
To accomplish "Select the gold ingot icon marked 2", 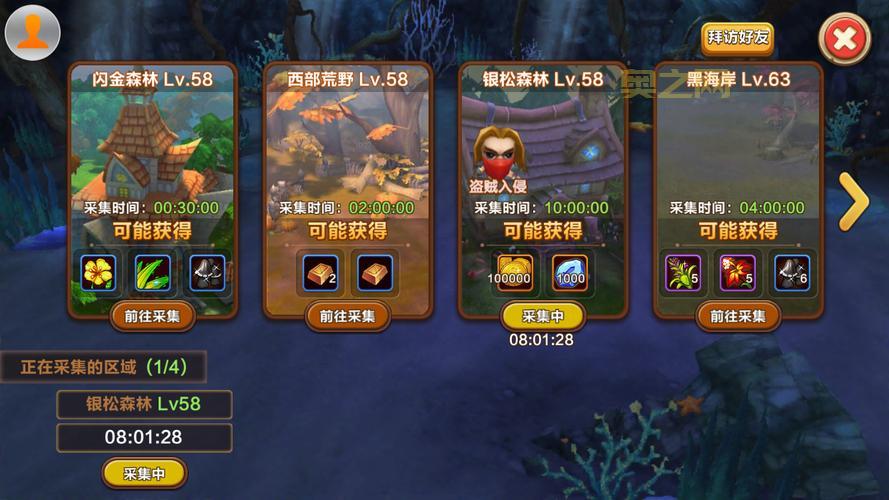I will [x=320, y=272].
